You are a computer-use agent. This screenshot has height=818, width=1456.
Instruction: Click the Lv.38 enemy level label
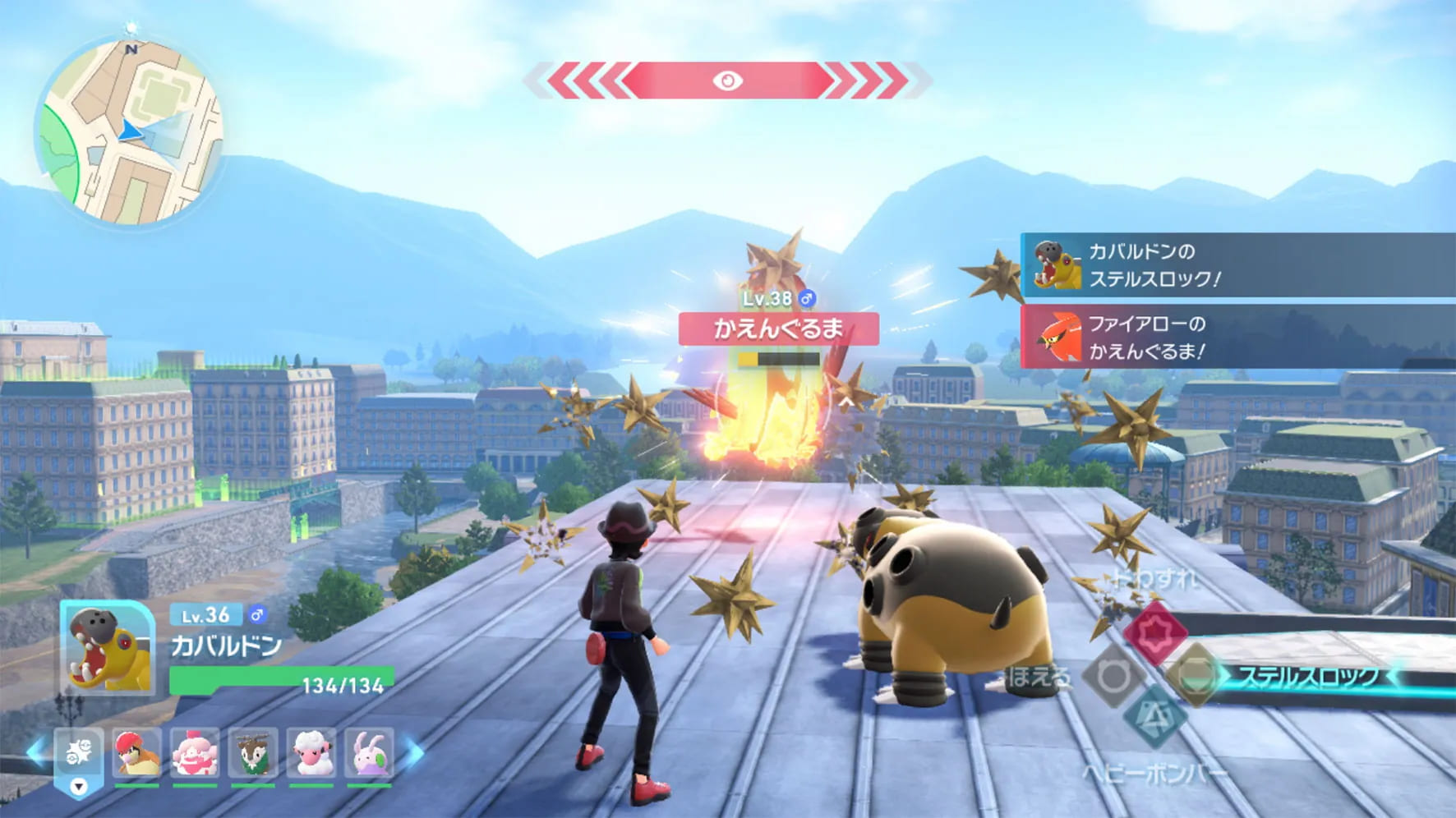coord(770,298)
